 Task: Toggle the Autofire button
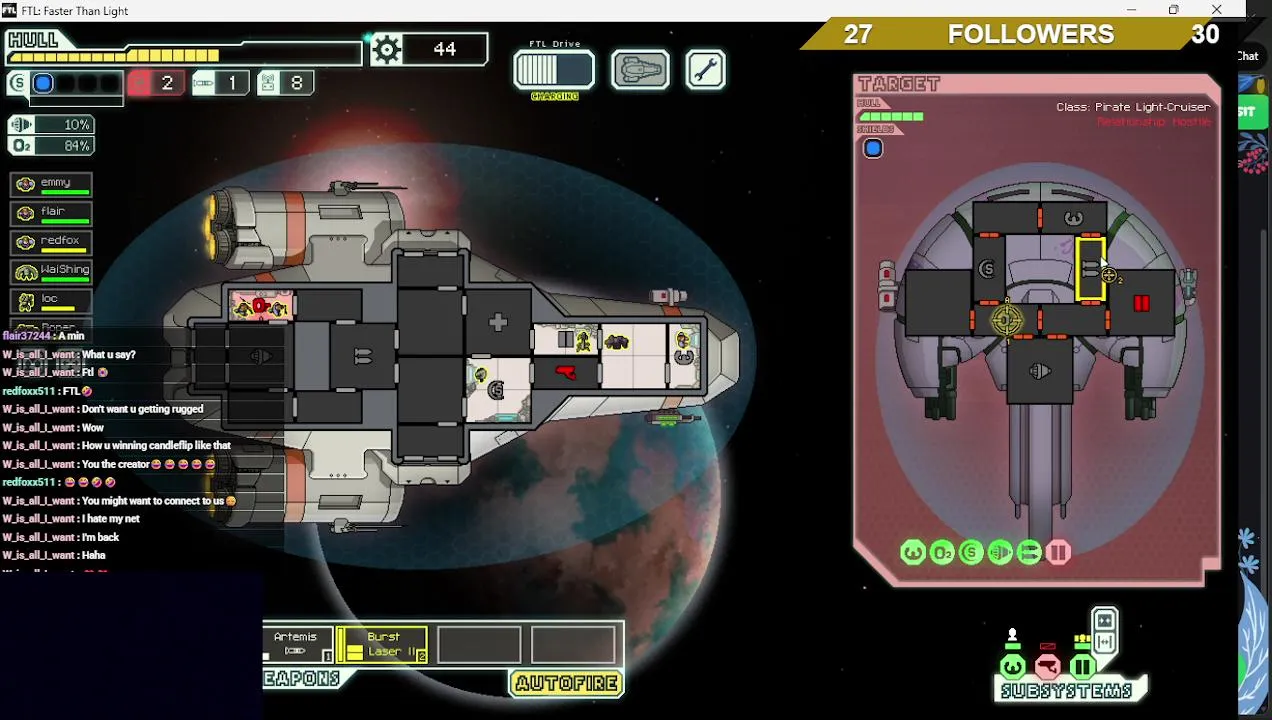coord(567,683)
